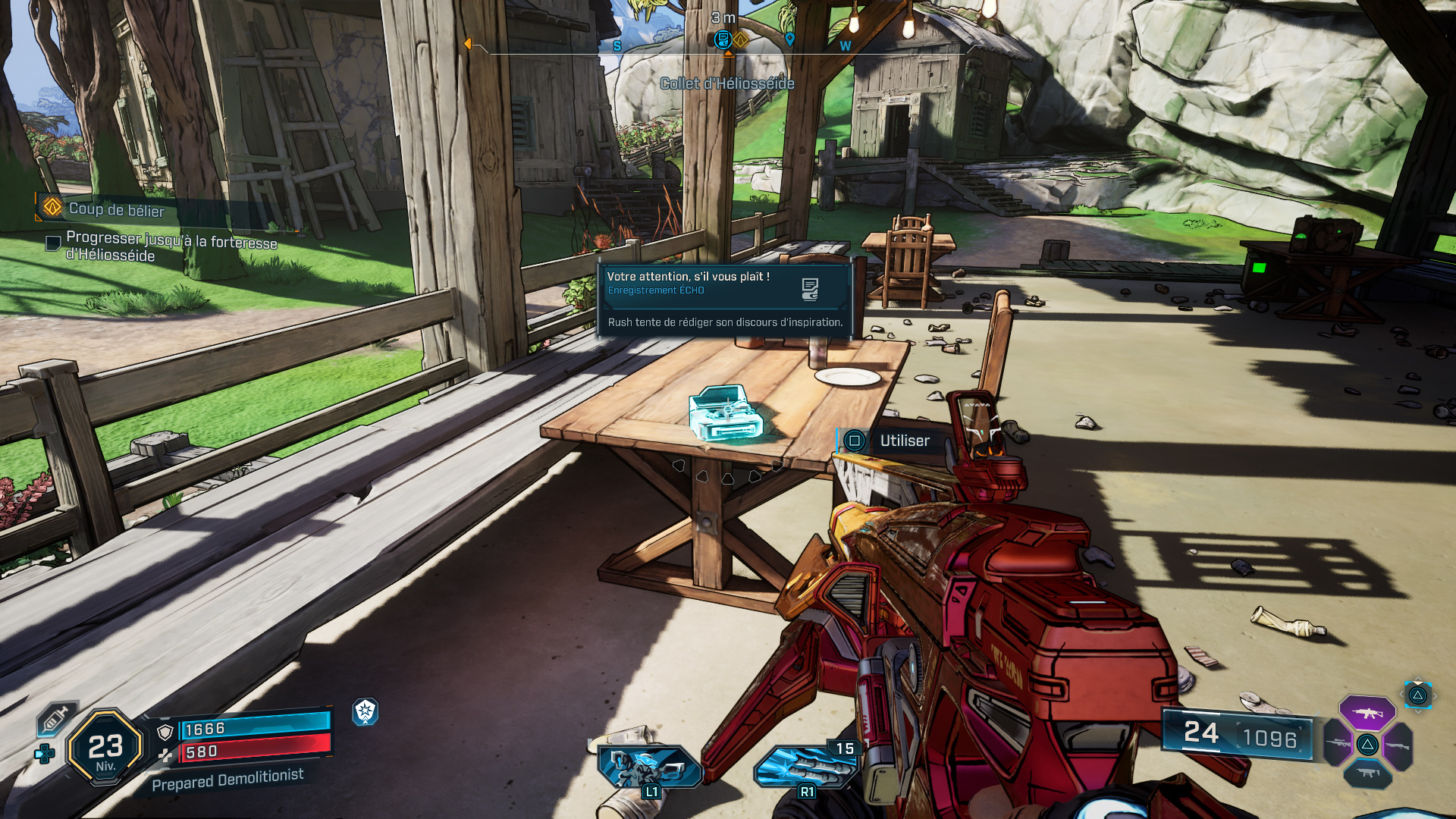This screenshot has width=1456, height=819.
Task: Choose the submachine gun weapon slot
Action: coord(1367,773)
